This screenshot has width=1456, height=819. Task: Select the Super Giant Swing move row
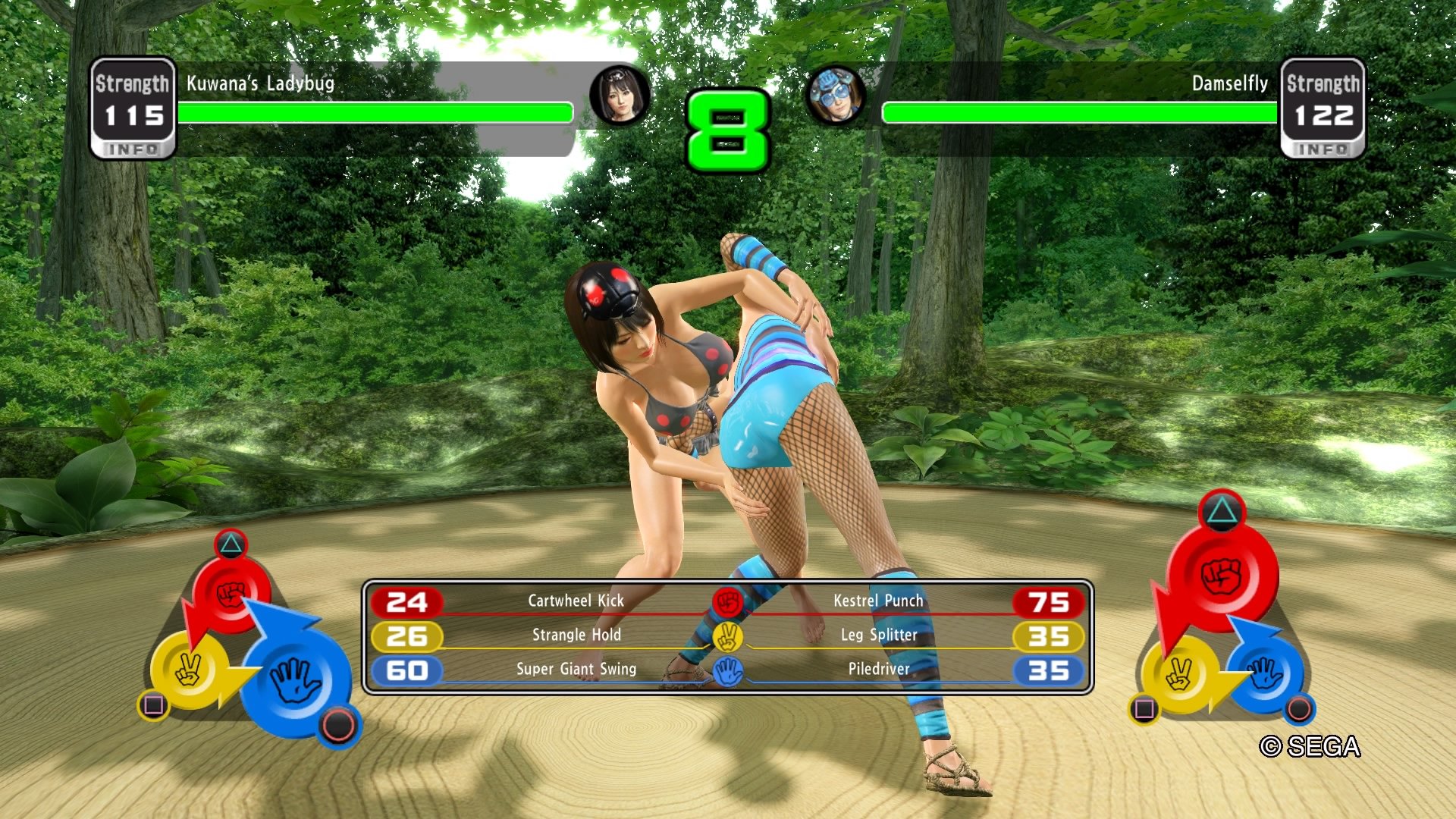pos(576,670)
